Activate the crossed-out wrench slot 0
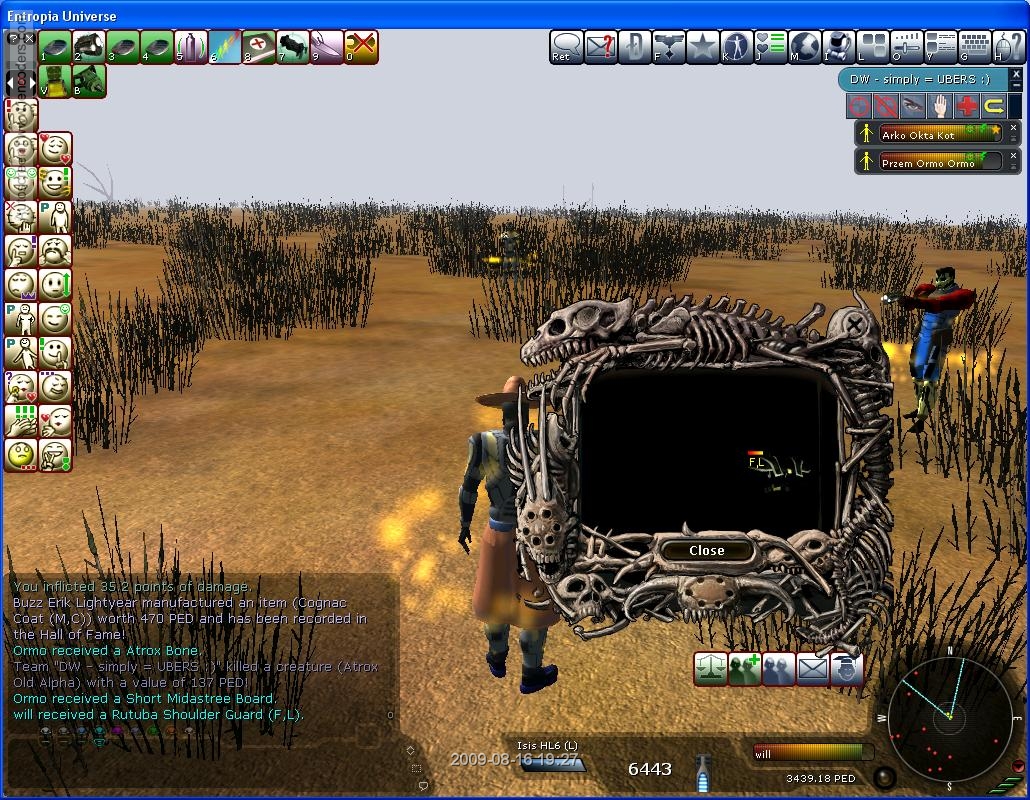The width and height of the screenshot is (1030, 800). 360,46
